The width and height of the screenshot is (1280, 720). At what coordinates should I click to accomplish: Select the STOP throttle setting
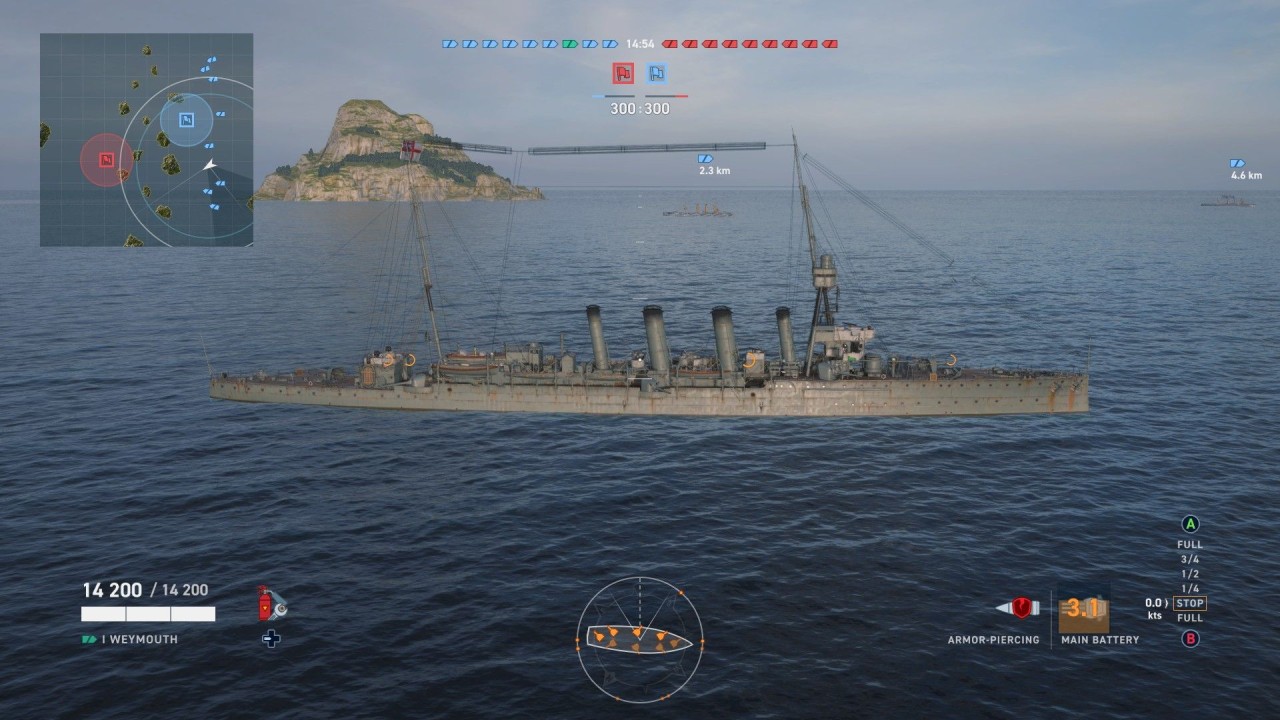1190,603
